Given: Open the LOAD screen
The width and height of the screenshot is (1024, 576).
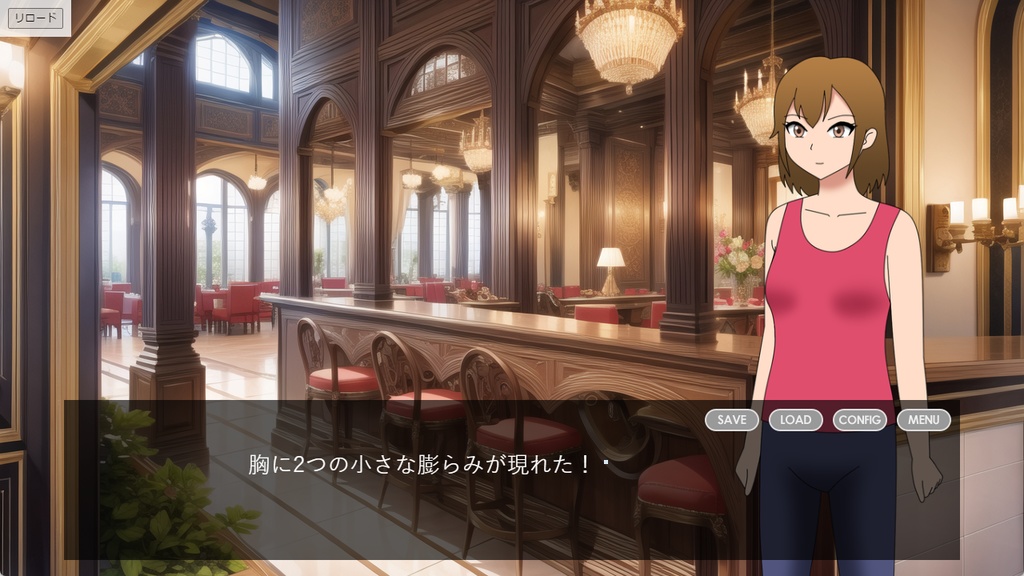Looking at the screenshot, I should (796, 420).
